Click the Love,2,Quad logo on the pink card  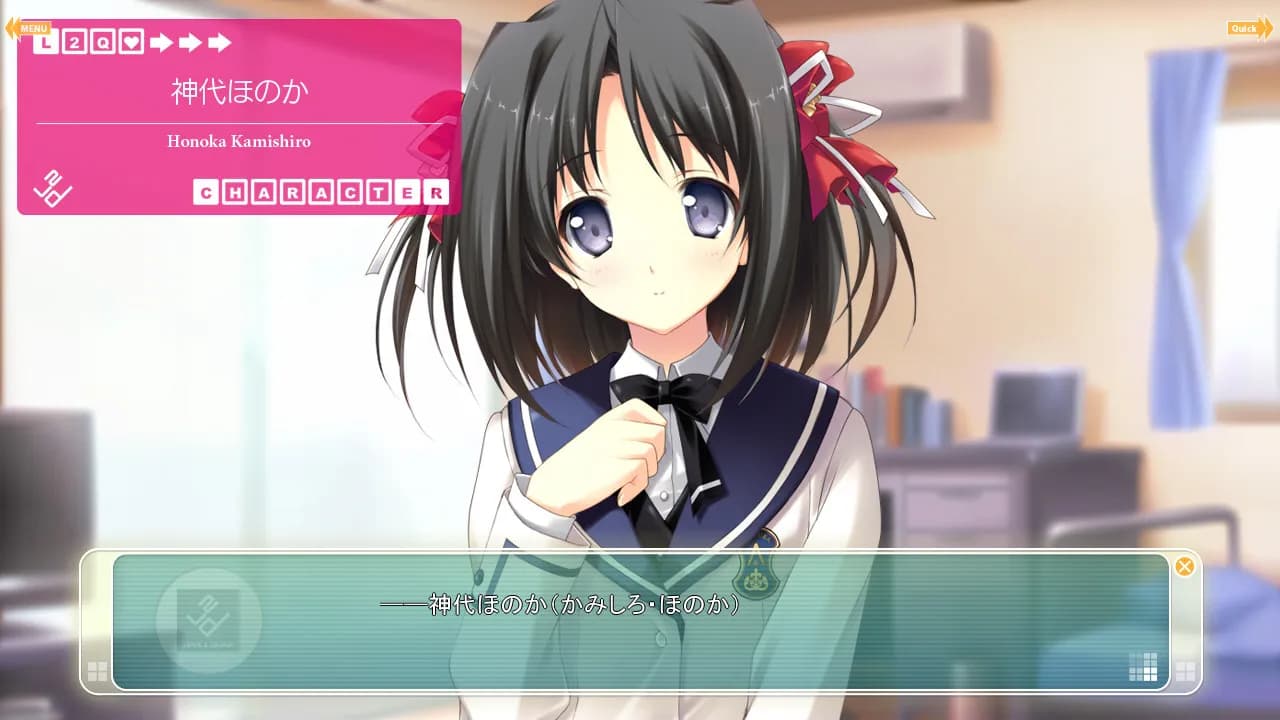tap(53, 188)
